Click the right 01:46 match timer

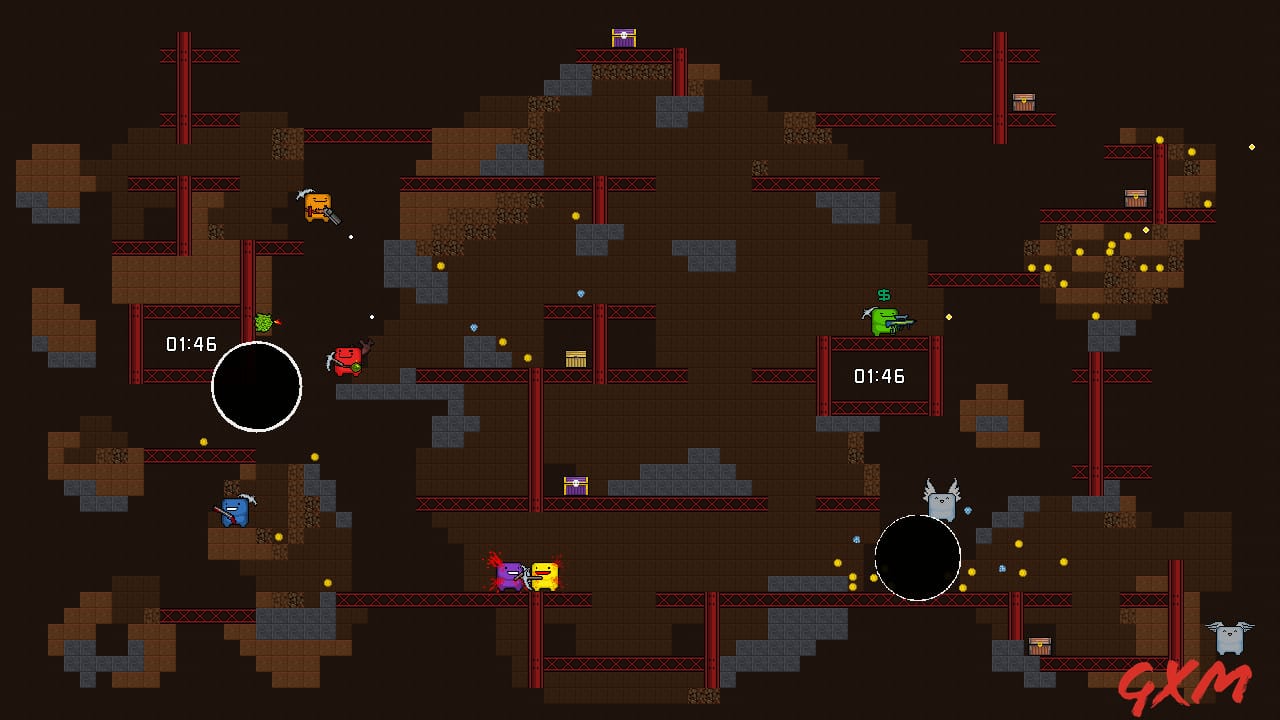[881, 377]
